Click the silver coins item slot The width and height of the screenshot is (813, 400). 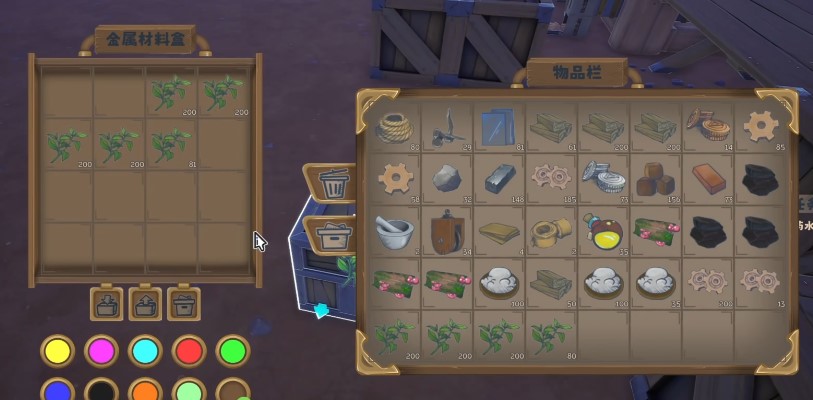coord(604,178)
